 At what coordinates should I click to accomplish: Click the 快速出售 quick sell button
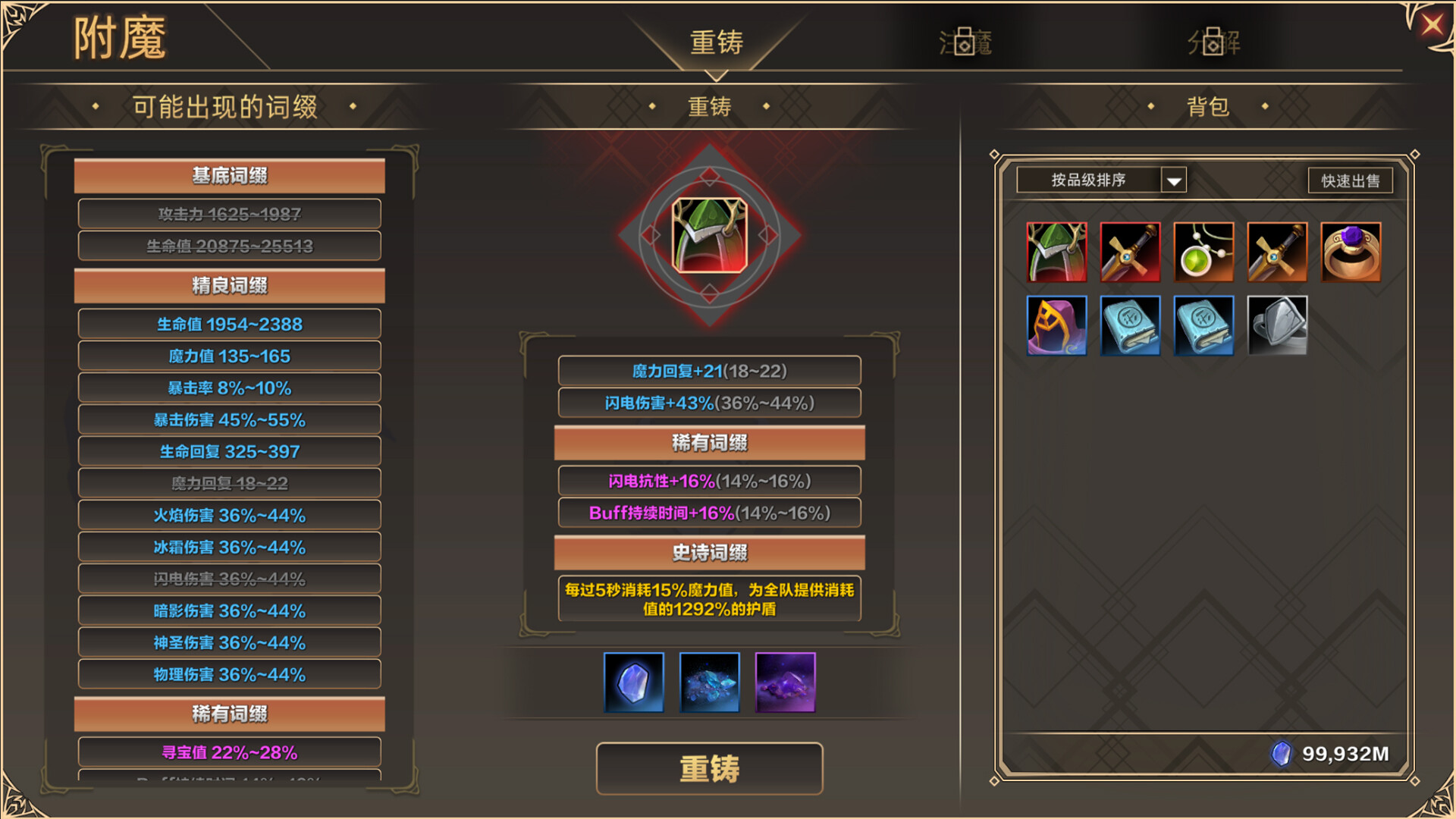1350,180
